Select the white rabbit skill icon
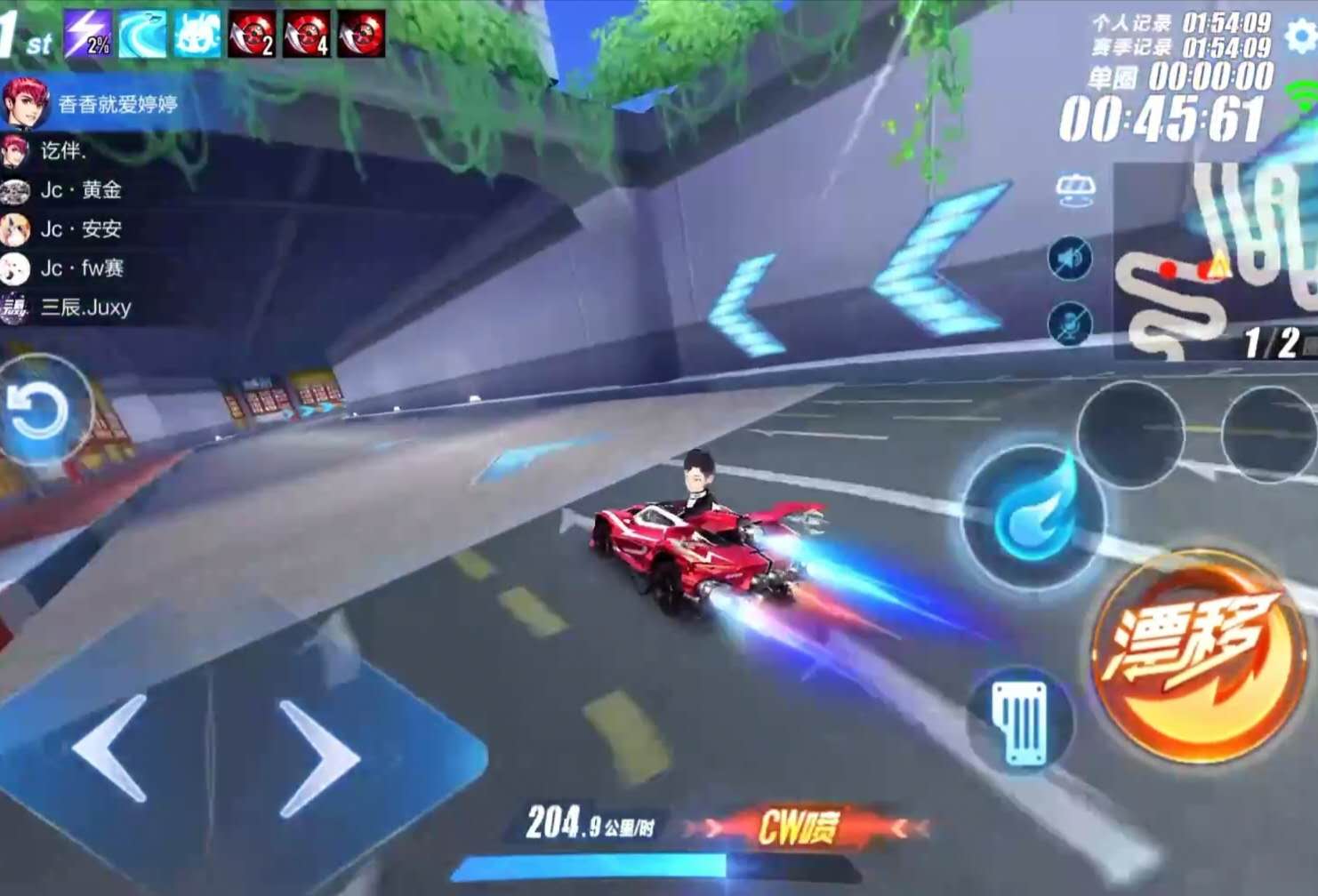This screenshot has height=896, width=1318. click(197, 35)
